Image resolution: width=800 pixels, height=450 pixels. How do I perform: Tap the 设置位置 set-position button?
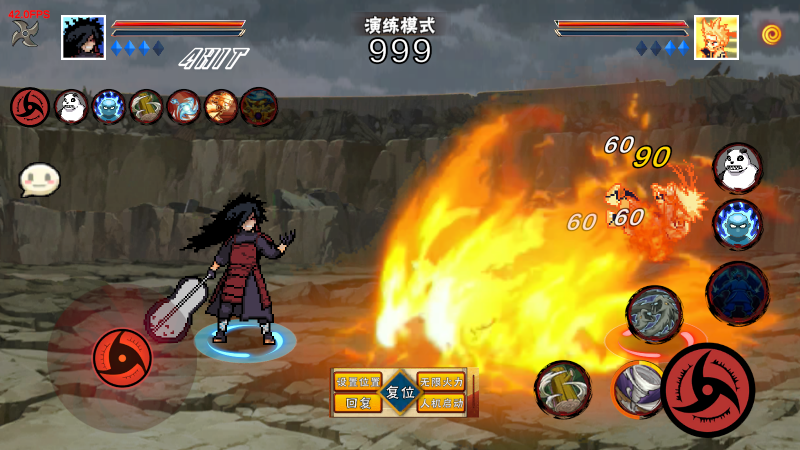point(358,383)
